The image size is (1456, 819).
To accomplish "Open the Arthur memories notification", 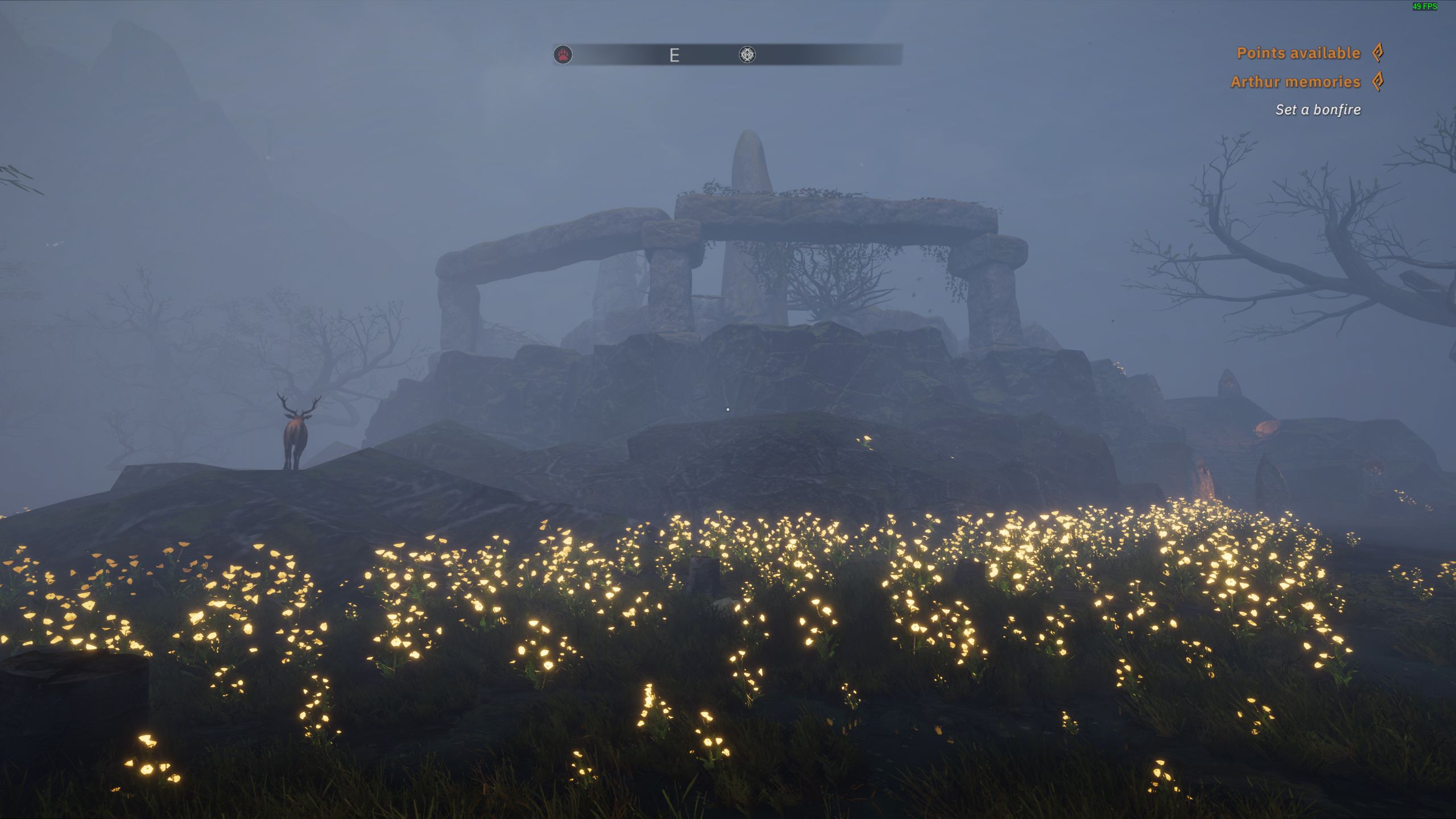I will pos(1296,82).
